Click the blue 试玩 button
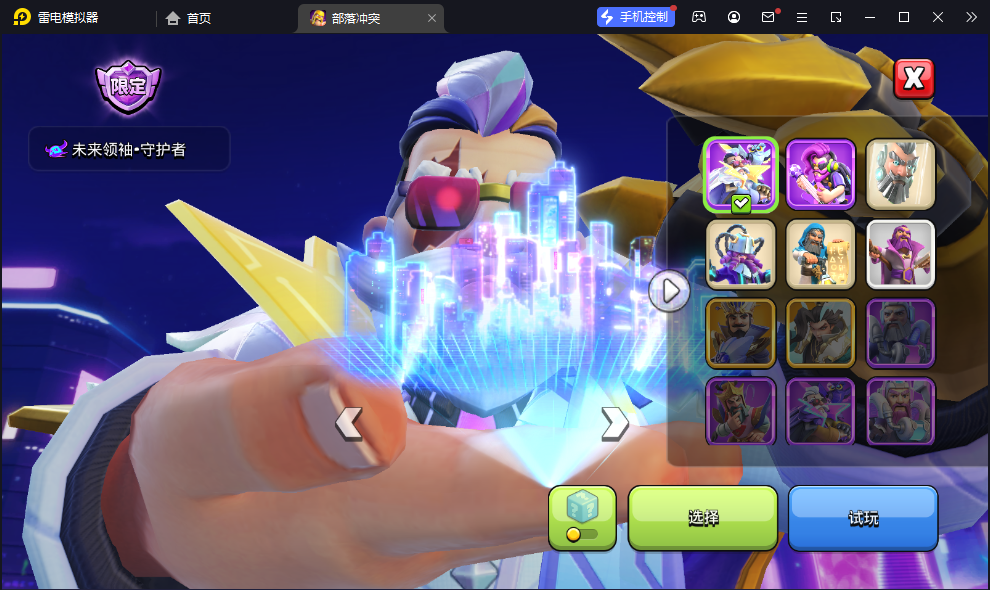The width and height of the screenshot is (990, 590). (863, 518)
